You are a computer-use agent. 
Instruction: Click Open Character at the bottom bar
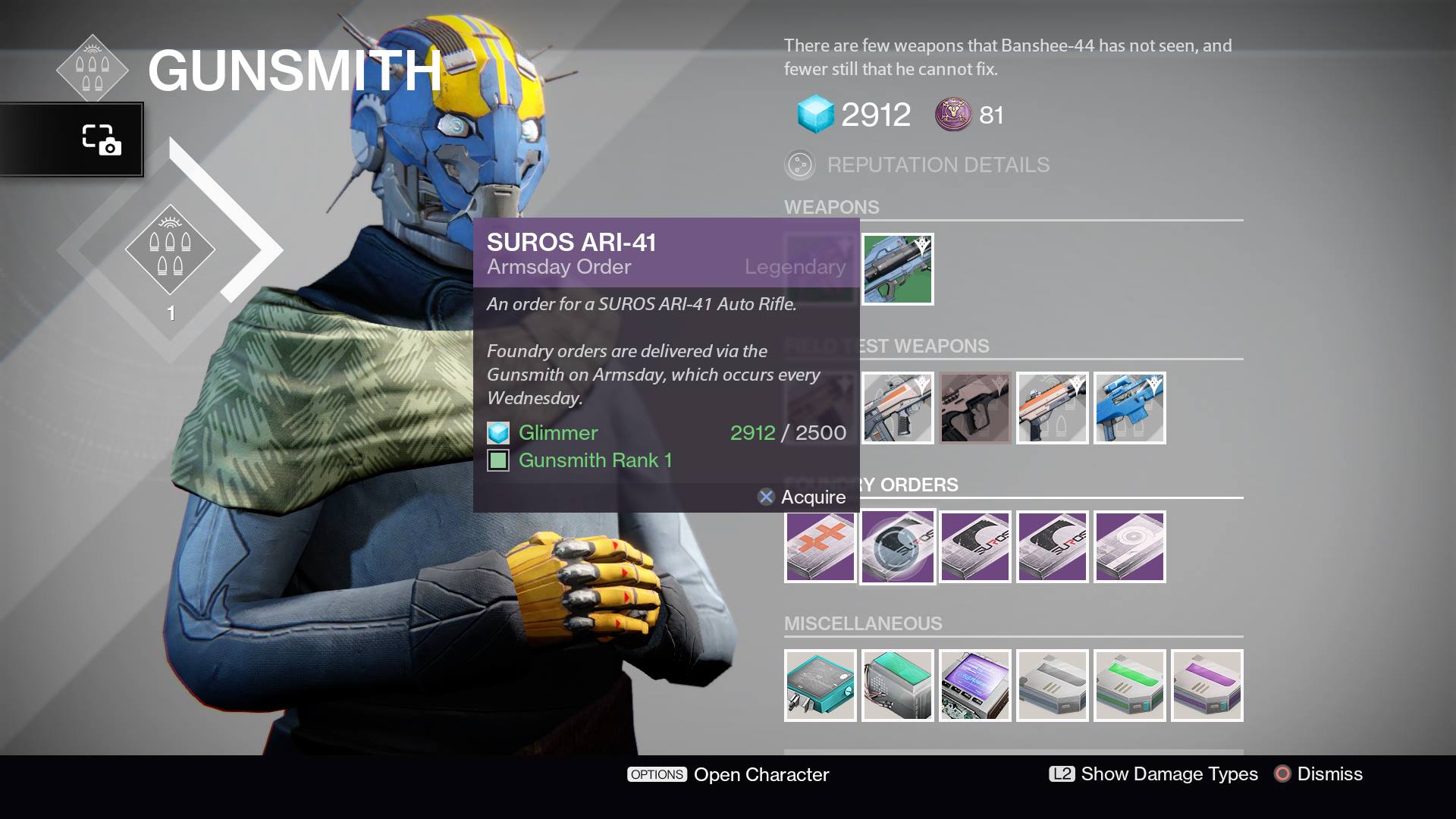758,775
